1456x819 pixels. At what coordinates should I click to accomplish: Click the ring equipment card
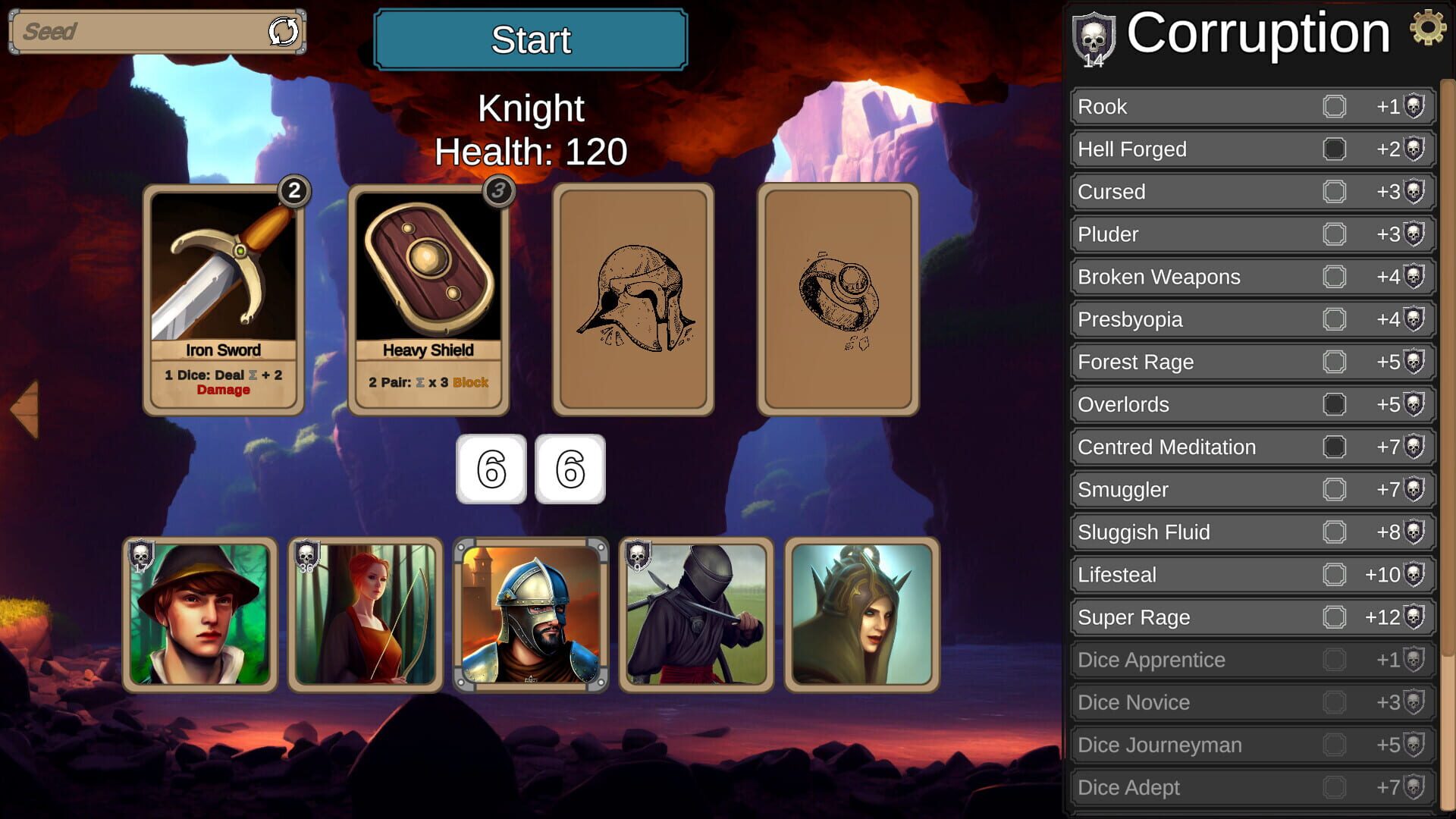point(836,297)
